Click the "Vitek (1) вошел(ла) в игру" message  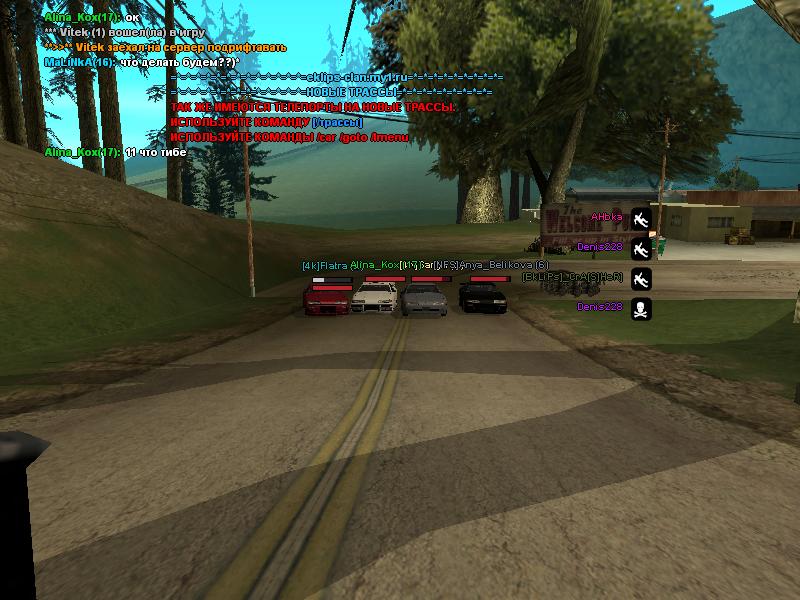[130, 33]
